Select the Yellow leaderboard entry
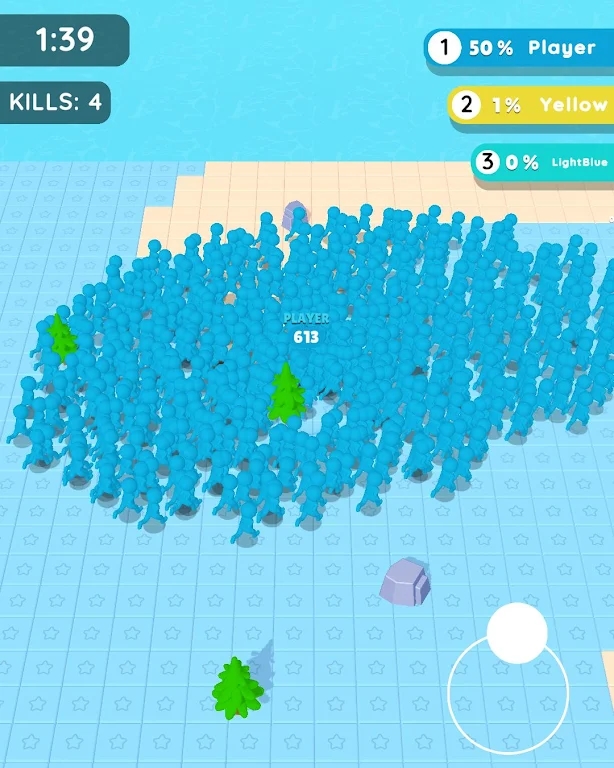Viewport: 614px width, 768px height. (531, 104)
